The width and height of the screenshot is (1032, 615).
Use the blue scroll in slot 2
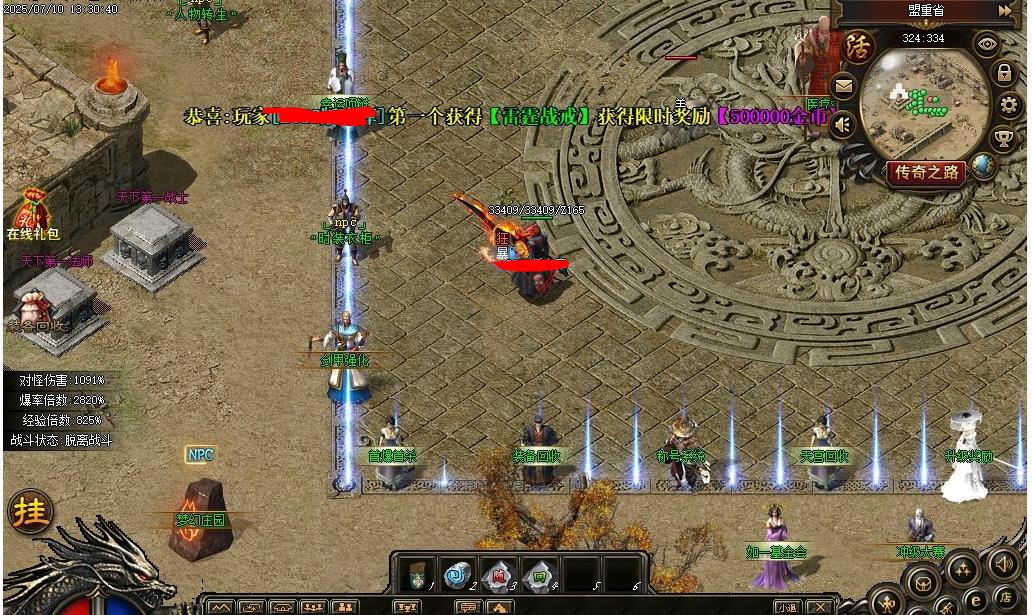457,574
